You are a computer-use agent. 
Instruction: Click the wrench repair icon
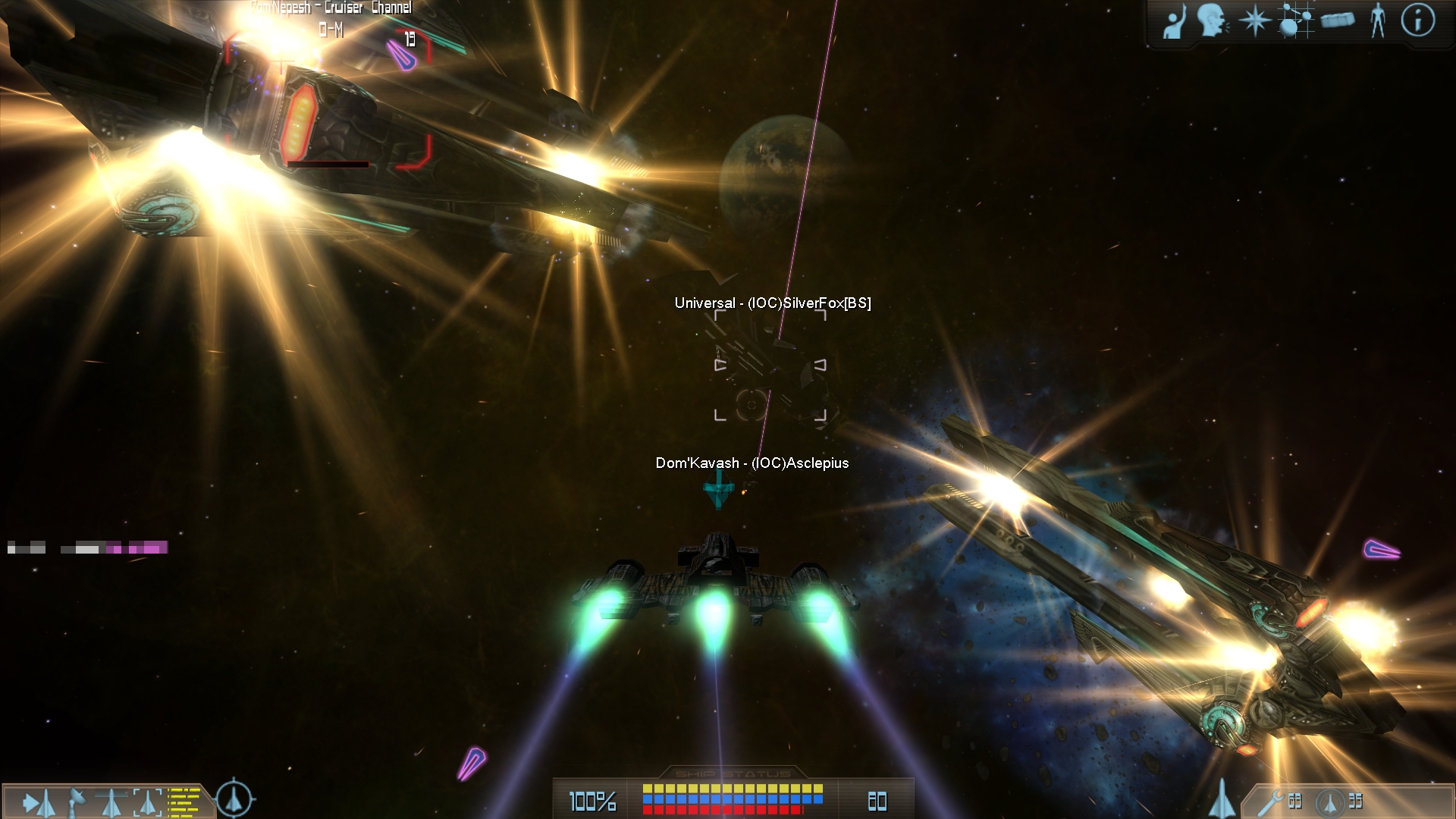pos(1270,802)
